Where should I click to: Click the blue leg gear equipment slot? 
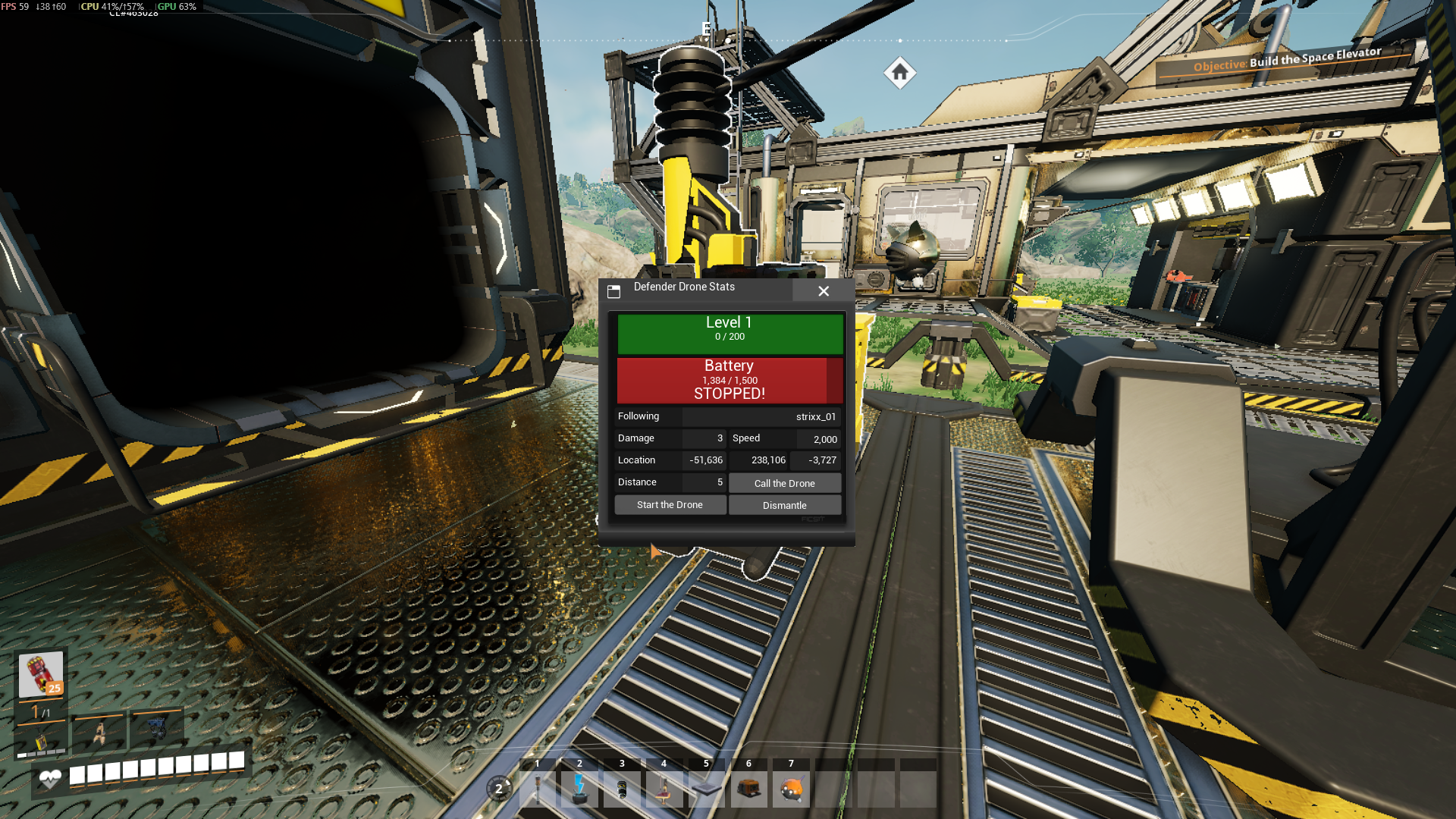(157, 729)
